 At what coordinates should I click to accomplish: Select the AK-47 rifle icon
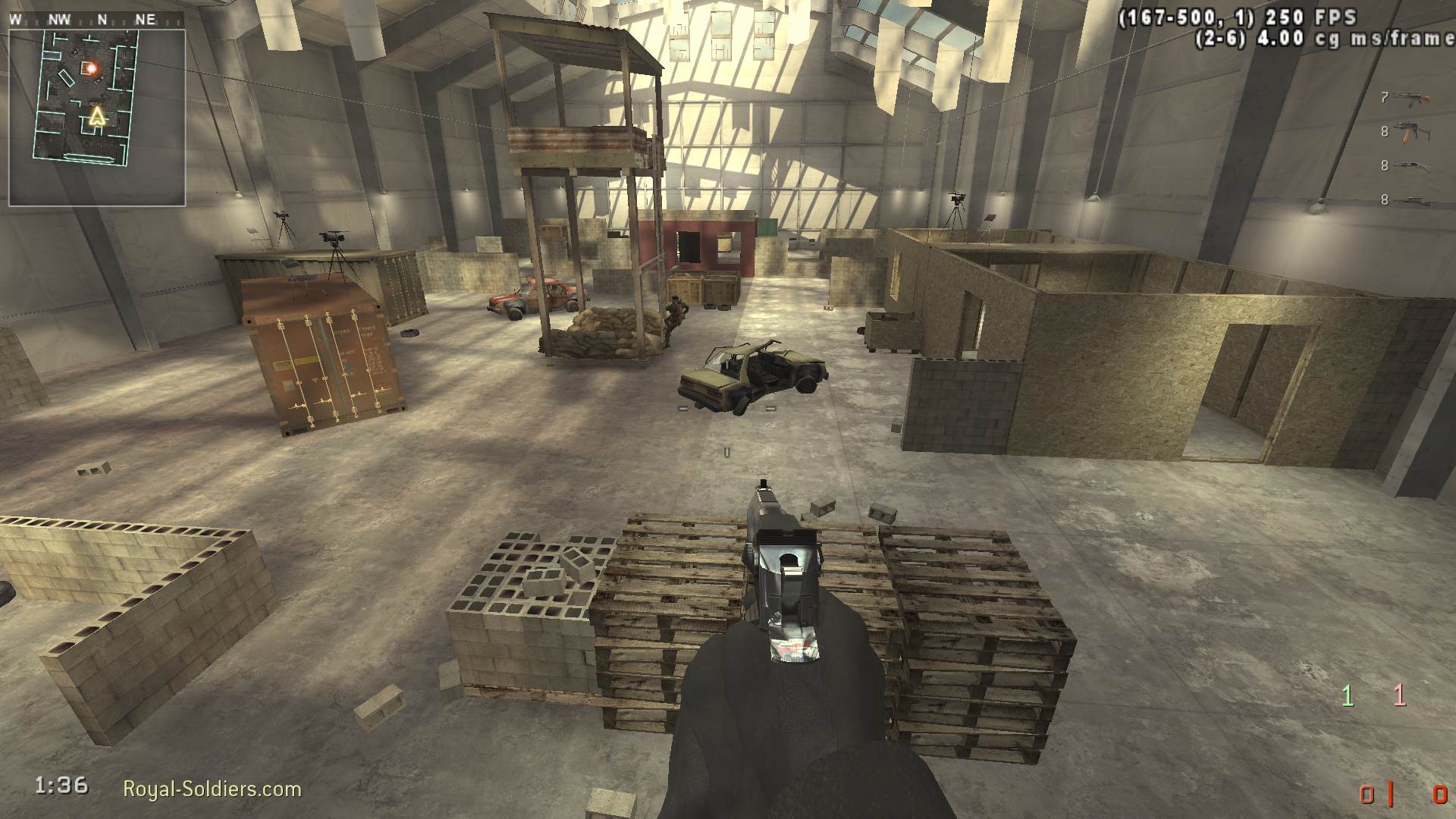click(1410, 99)
